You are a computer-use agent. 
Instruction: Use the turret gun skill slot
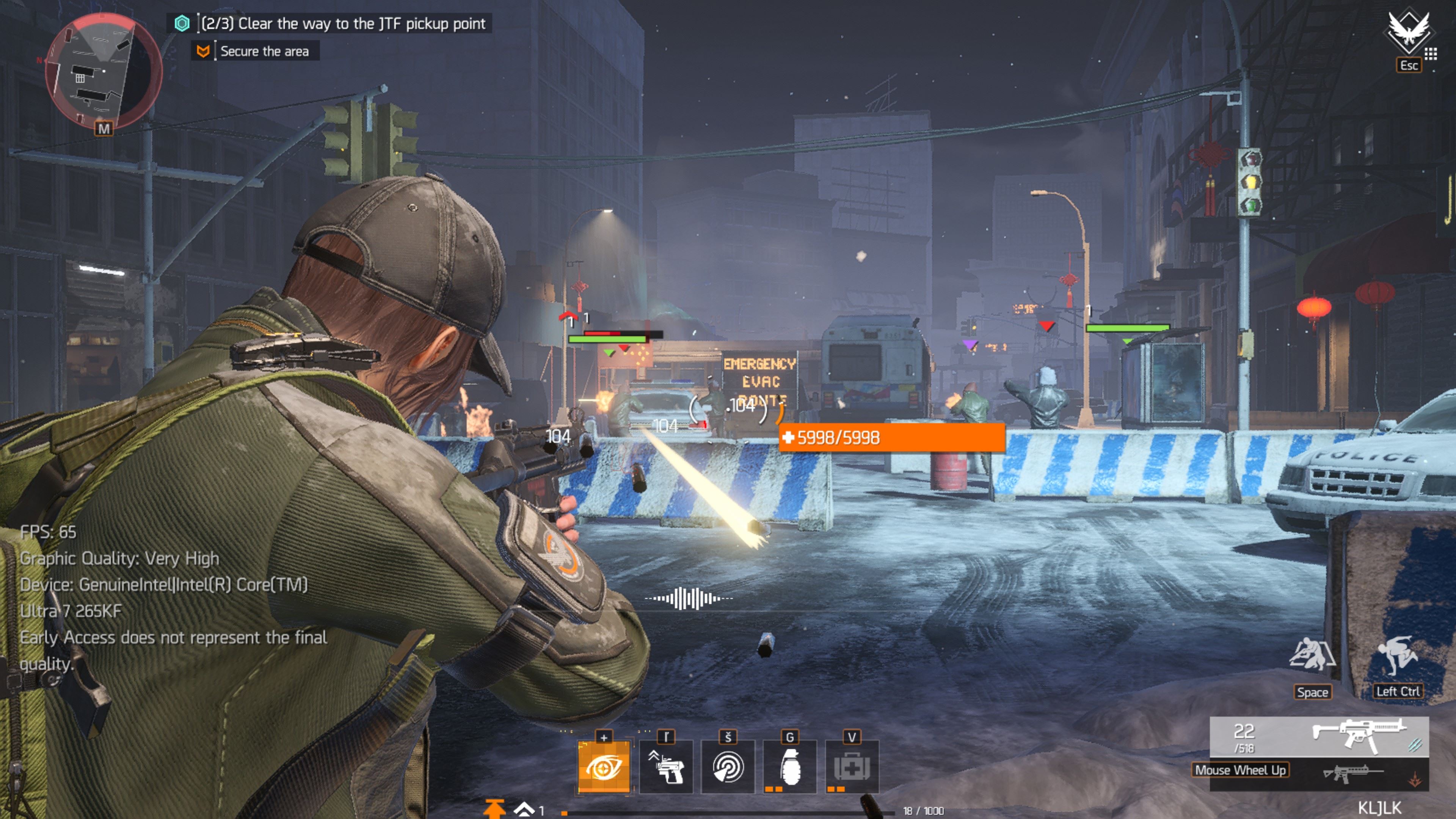tap(667, 767)
